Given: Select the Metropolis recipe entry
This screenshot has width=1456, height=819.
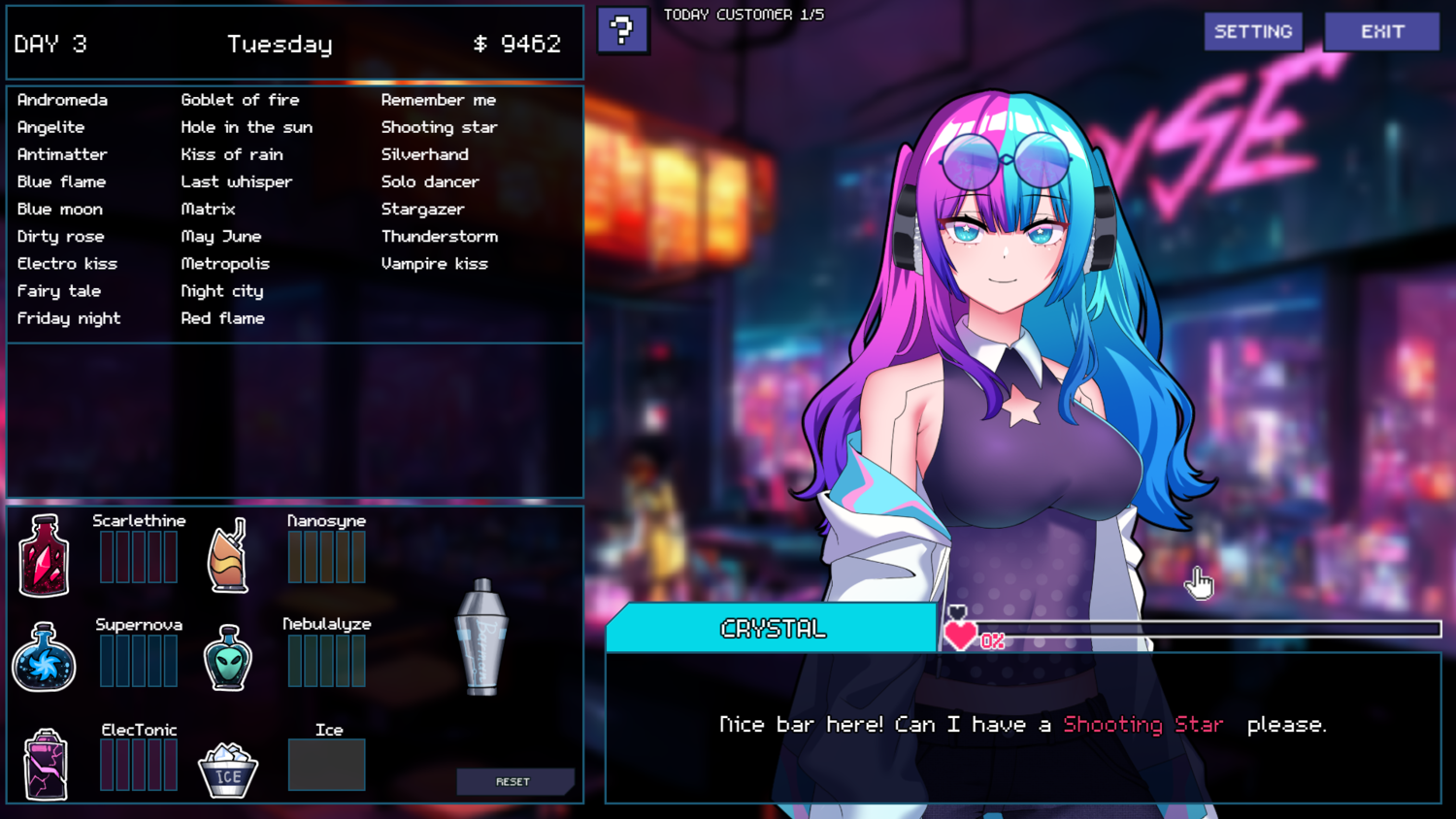Looking at the screenshot, I should click(225, 264).
